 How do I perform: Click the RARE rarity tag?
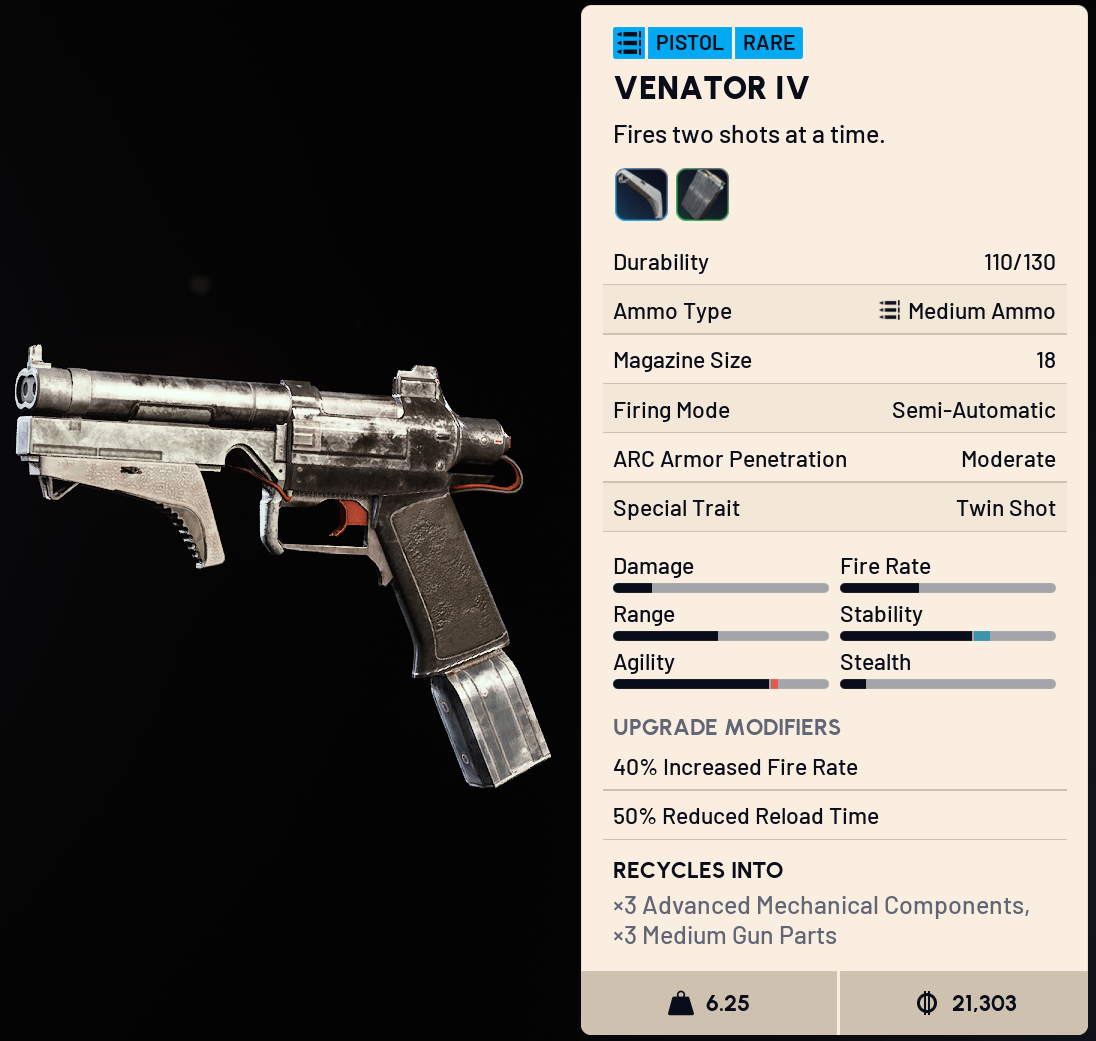769,43
